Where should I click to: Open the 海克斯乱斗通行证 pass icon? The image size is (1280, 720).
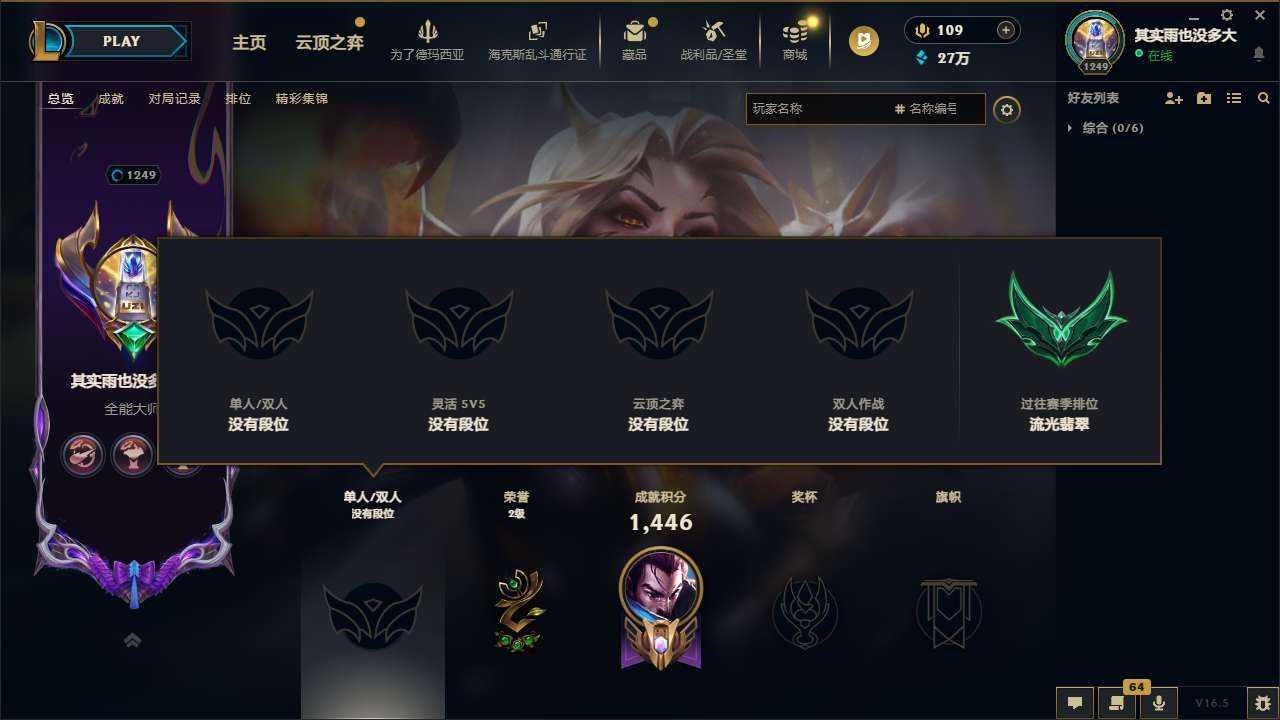pos(540,38)
